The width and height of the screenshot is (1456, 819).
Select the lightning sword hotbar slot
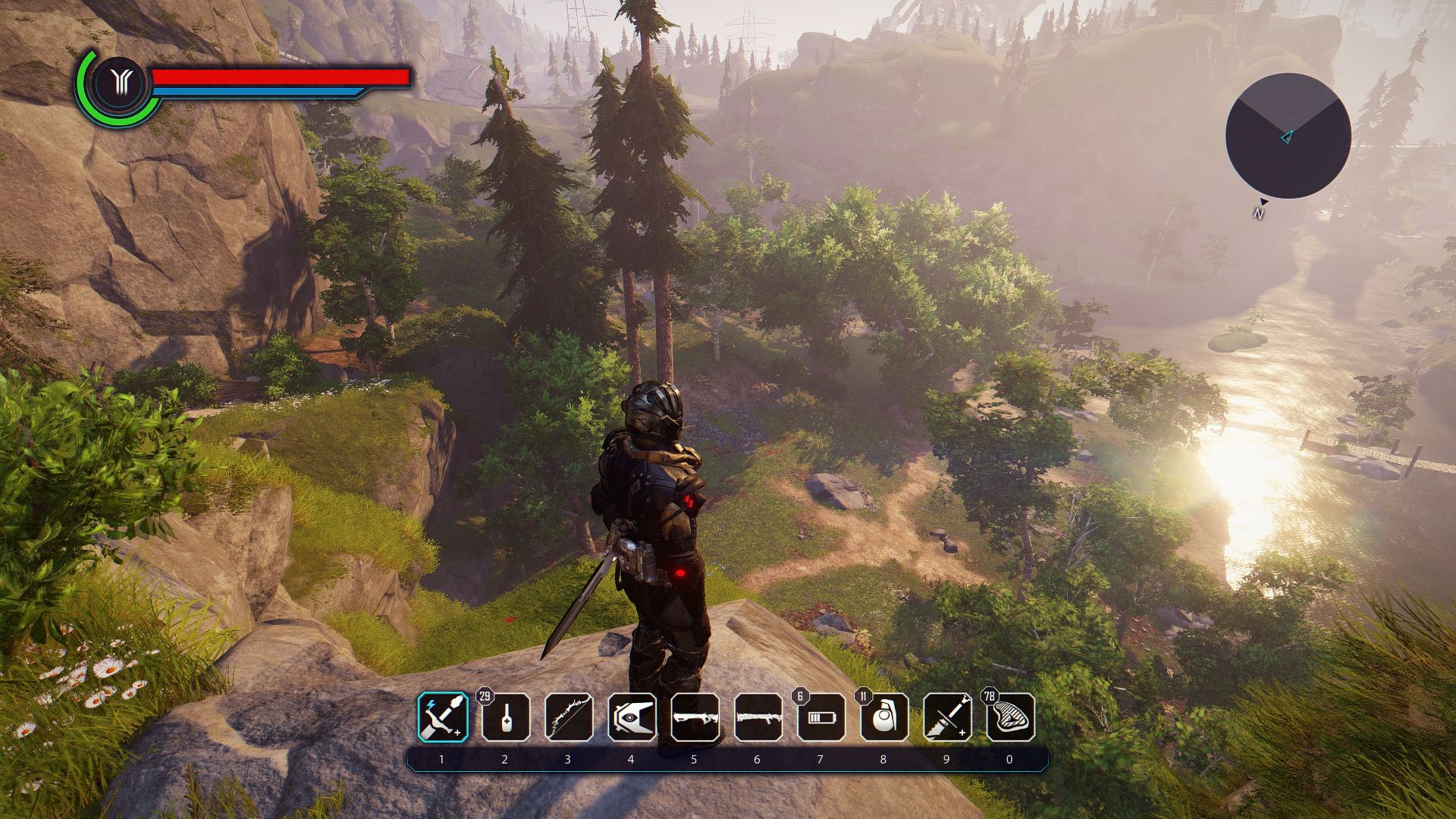tap(443, 717)
